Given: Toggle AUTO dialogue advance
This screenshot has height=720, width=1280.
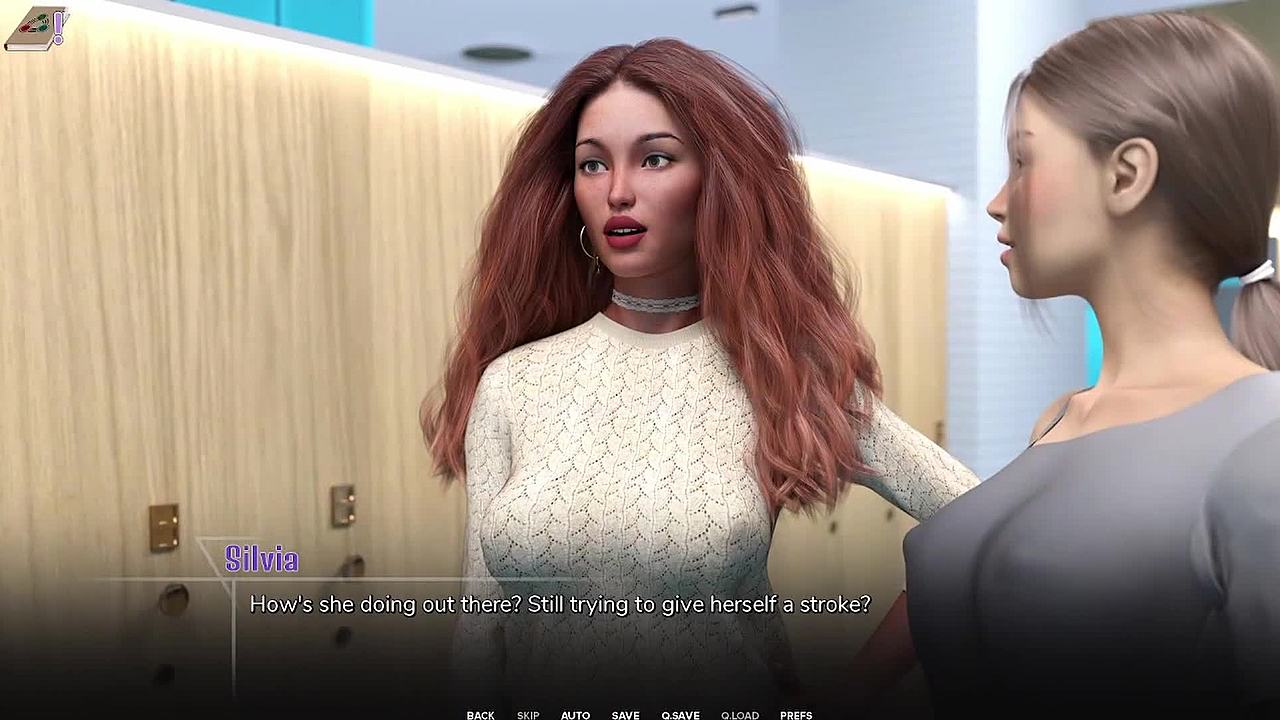Looking at the screenshot, I should click(575, 715).
